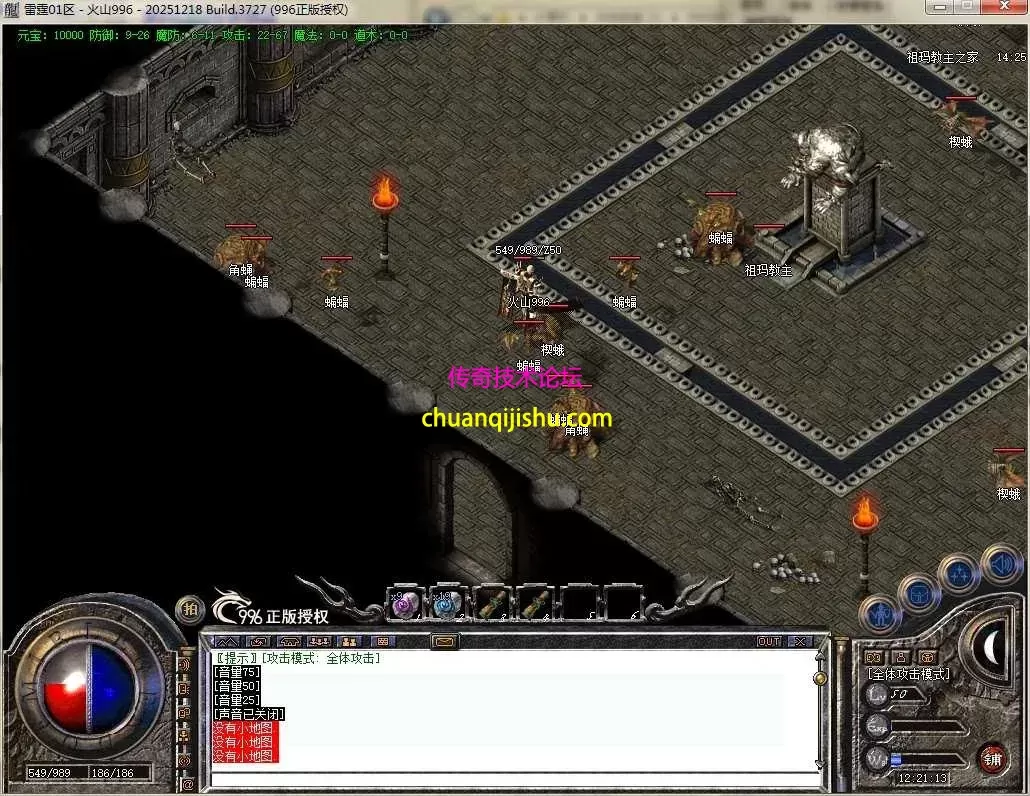
Task: Use the purple potion in belt slot 1
Action: (404, 604)
